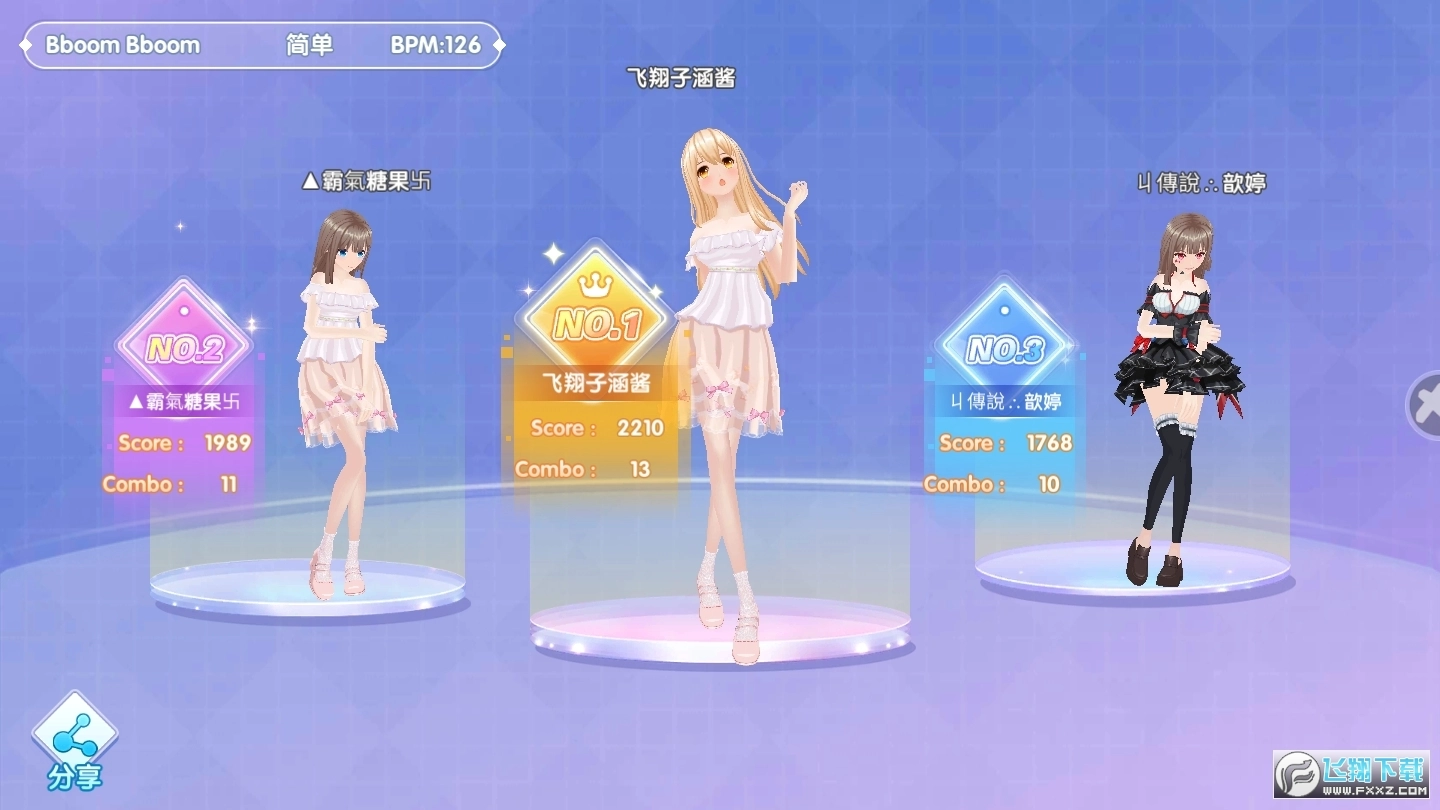This screenshot has width=1440, height=810.
Task: Tap the orange NO.1 badge in the center
Action: [x=598, y=322]
